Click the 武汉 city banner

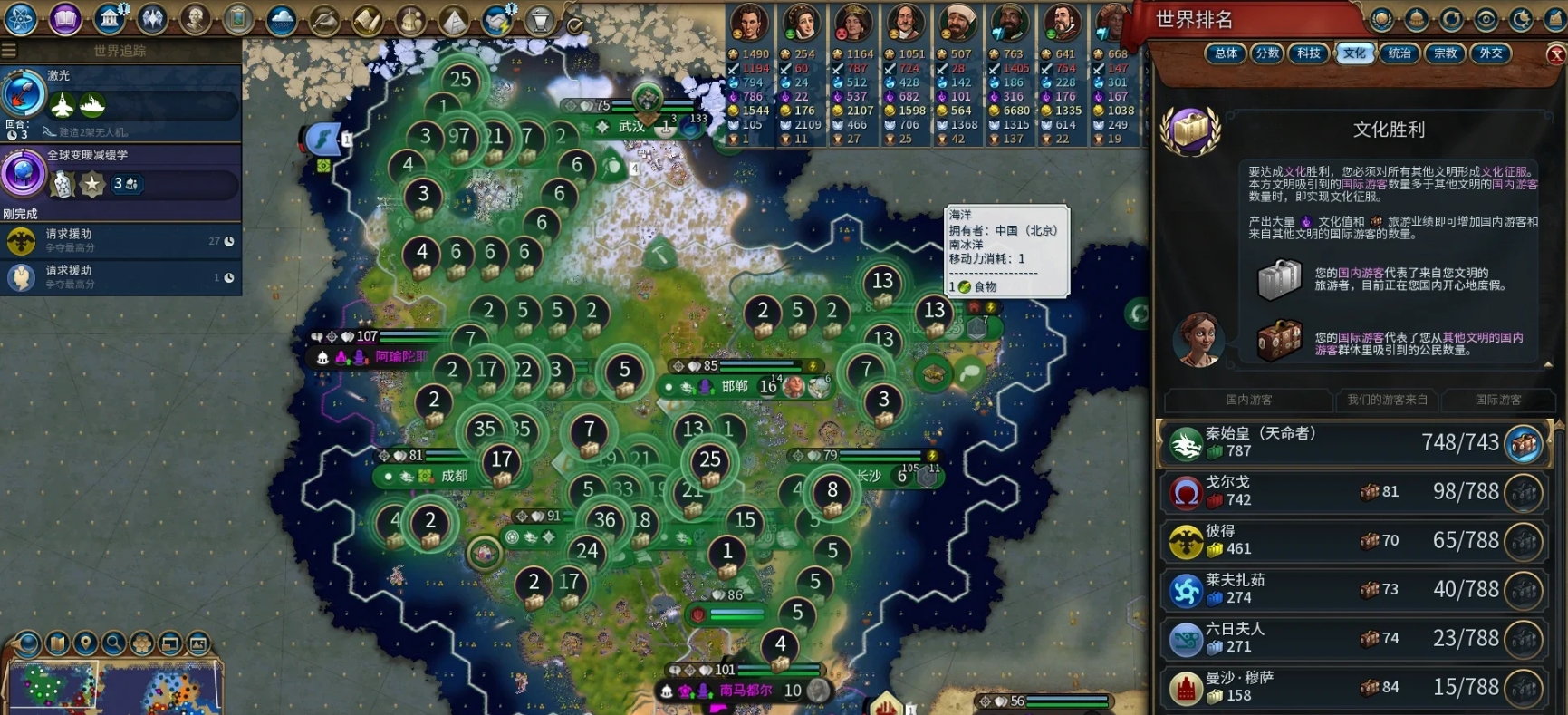point(631,127)
